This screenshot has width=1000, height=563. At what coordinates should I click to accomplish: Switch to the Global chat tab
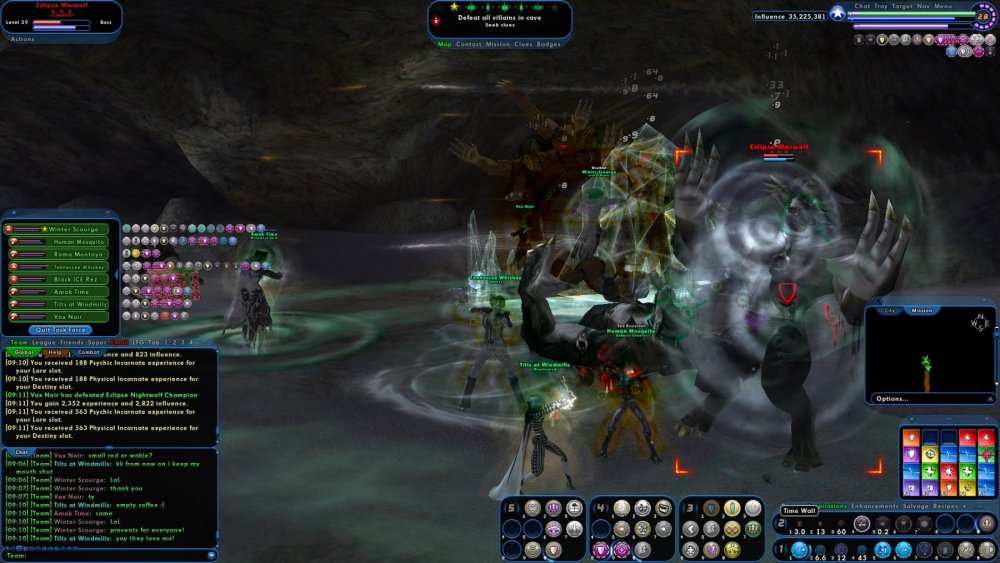[x=23, y=352]
